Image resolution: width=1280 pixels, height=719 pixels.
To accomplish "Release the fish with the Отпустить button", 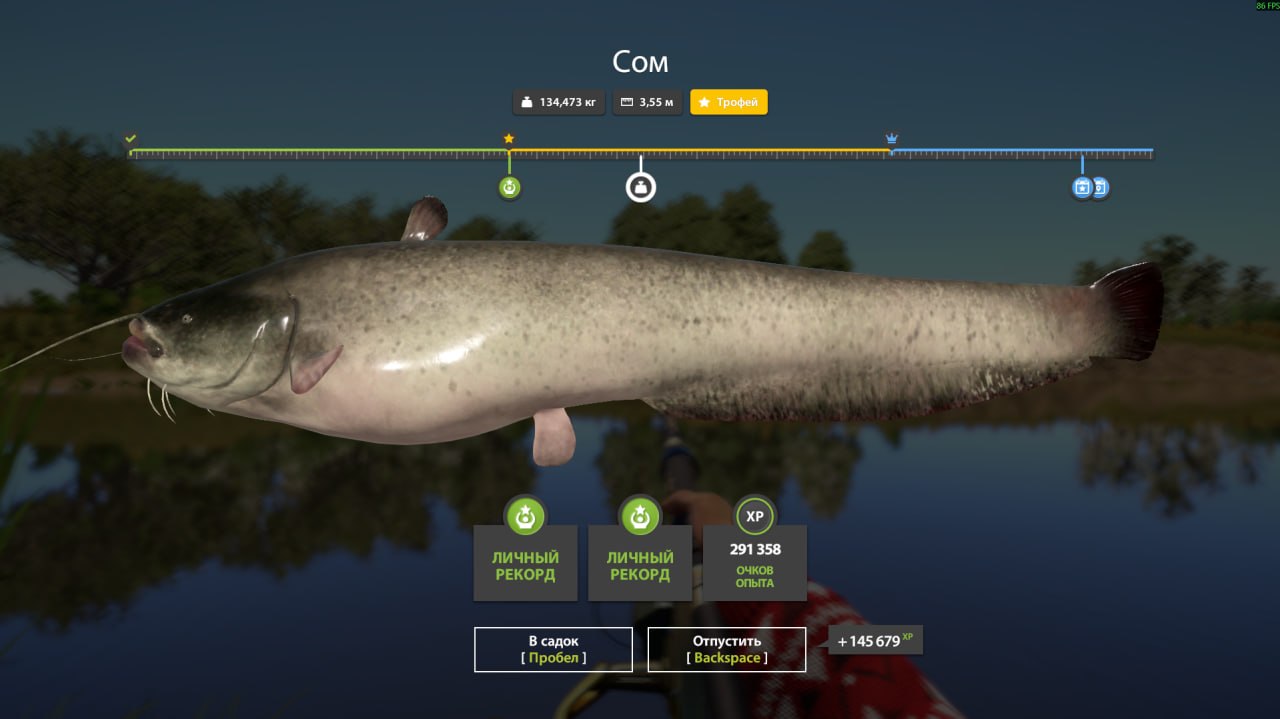I will pos(727,649).
